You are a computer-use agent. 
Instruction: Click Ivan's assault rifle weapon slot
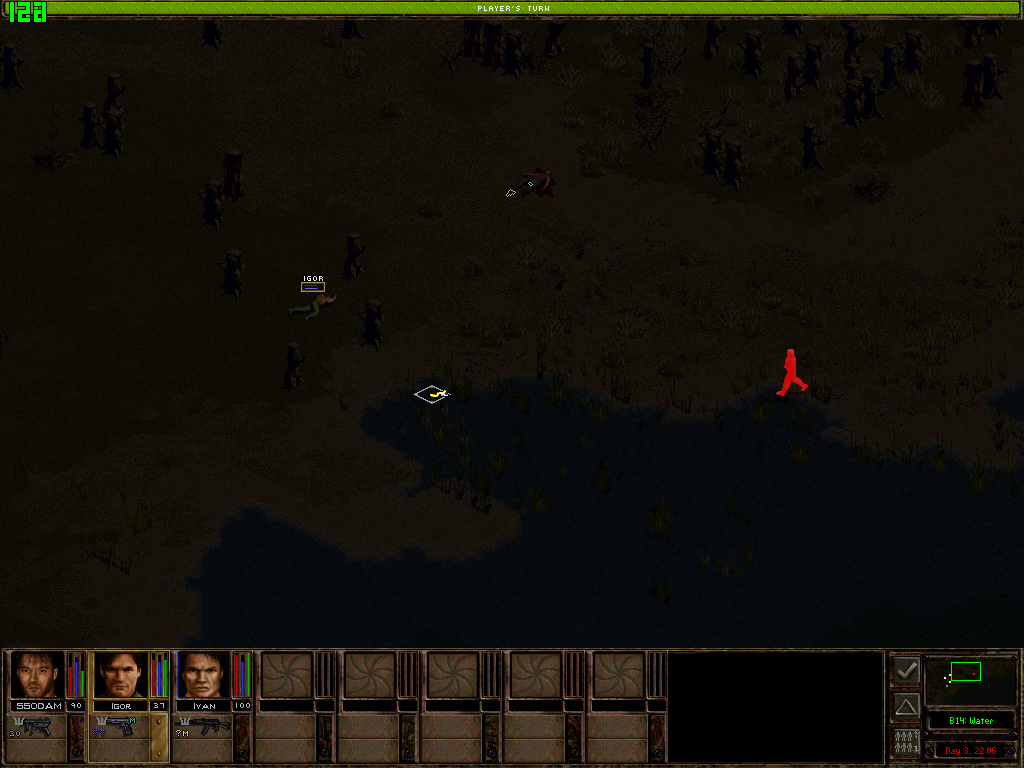(204, 727)
